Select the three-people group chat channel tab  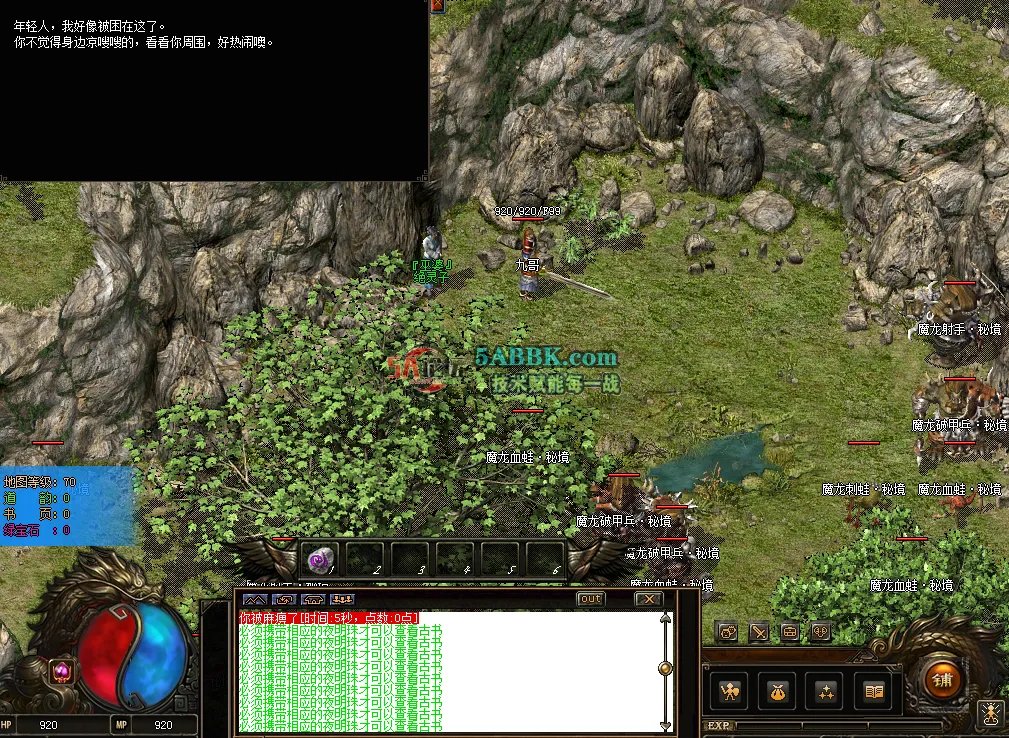tap(343, 599)
